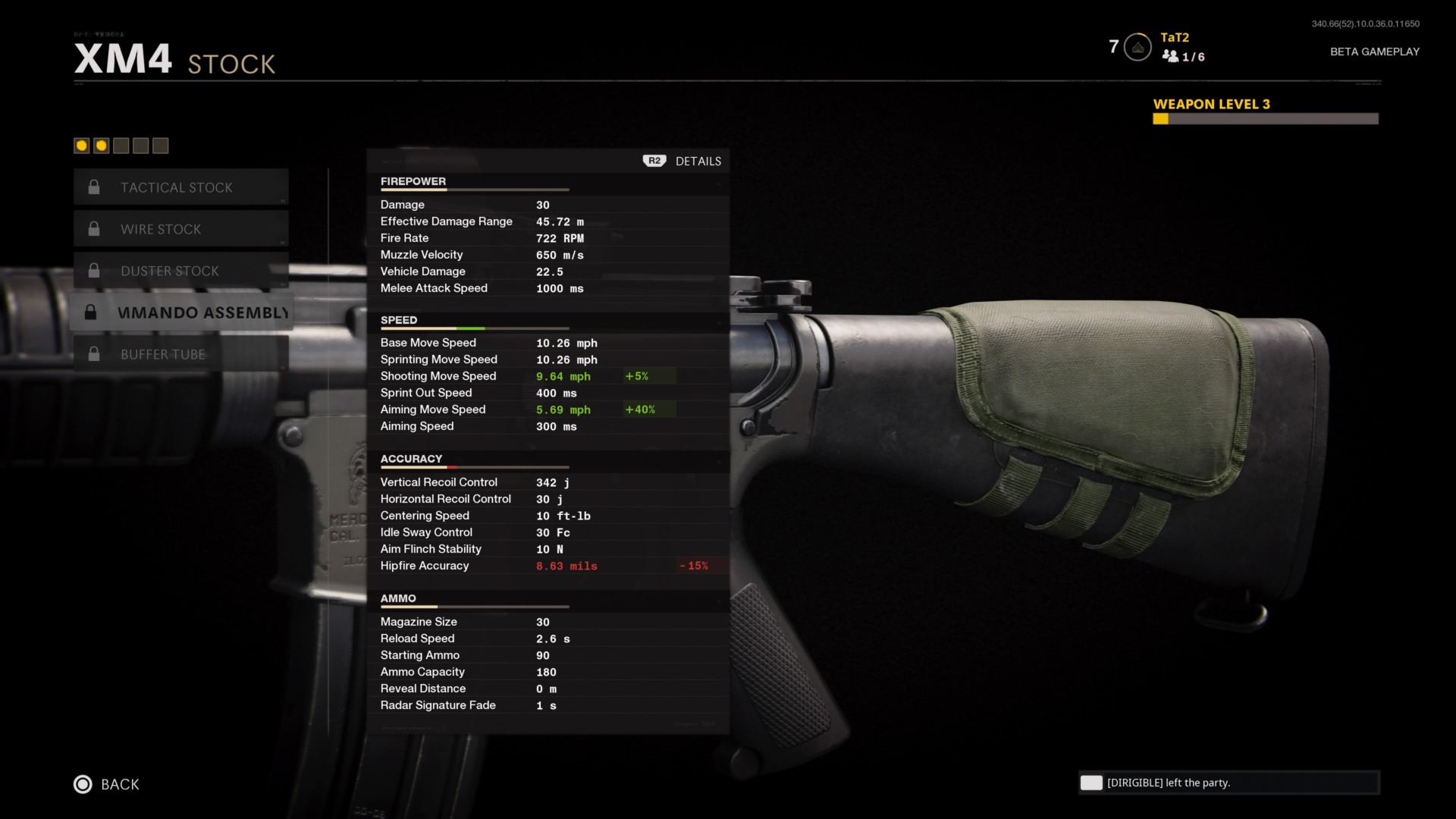
Task: Click the TaT2 player name
Action: tap(1174, 36)
